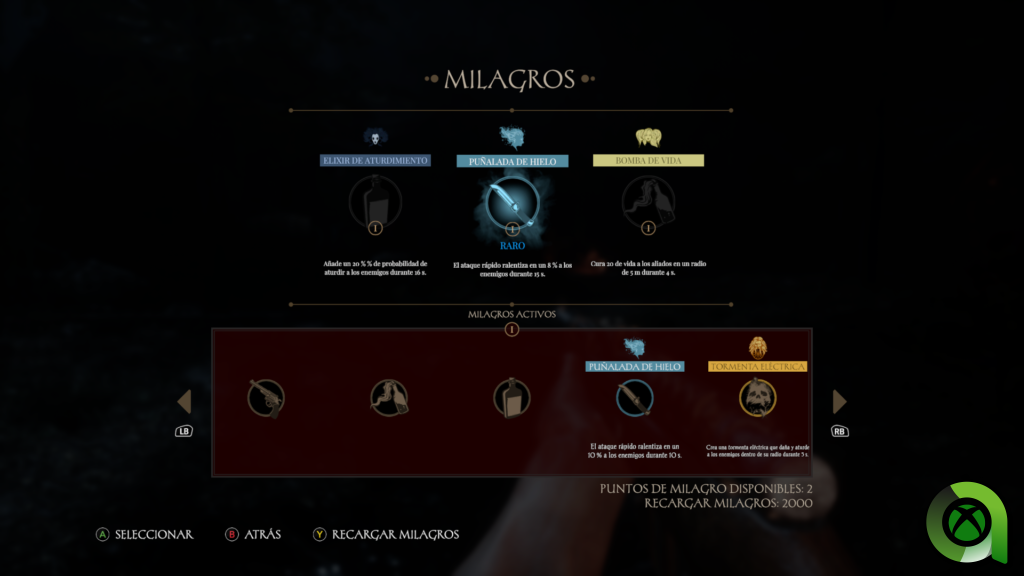Select the bottle slot in active miracles
The width and height of the screenshot is (1024, 576).
pyautogui.click(x=511, y=398)
